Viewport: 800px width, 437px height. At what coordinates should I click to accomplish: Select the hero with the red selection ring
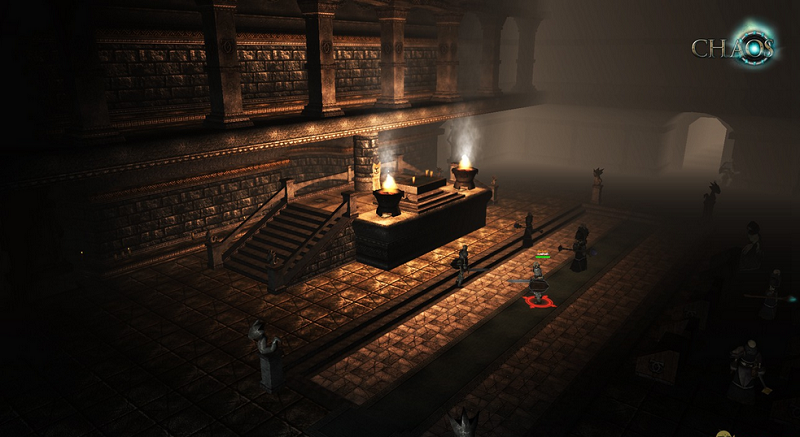[x=539, y=284]
